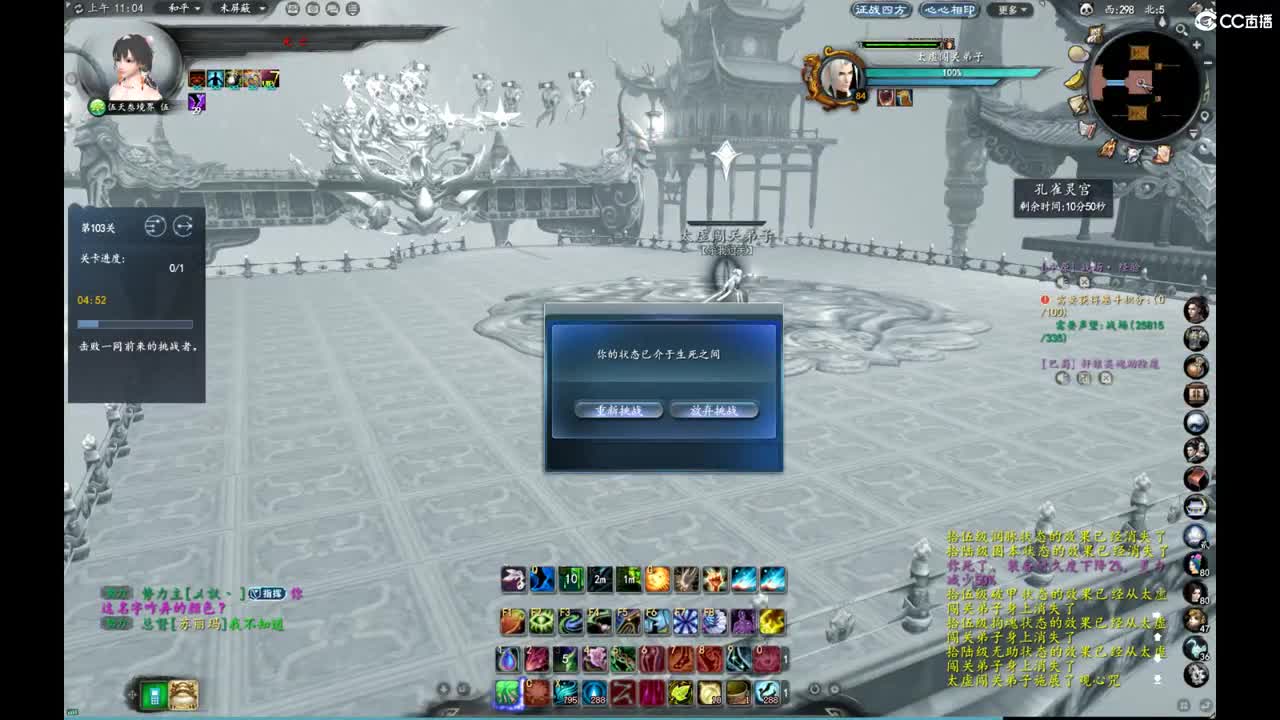Click the target's buff icon under the boss bar
This screenshot has height=720, width=1280.
pos(884,97)
